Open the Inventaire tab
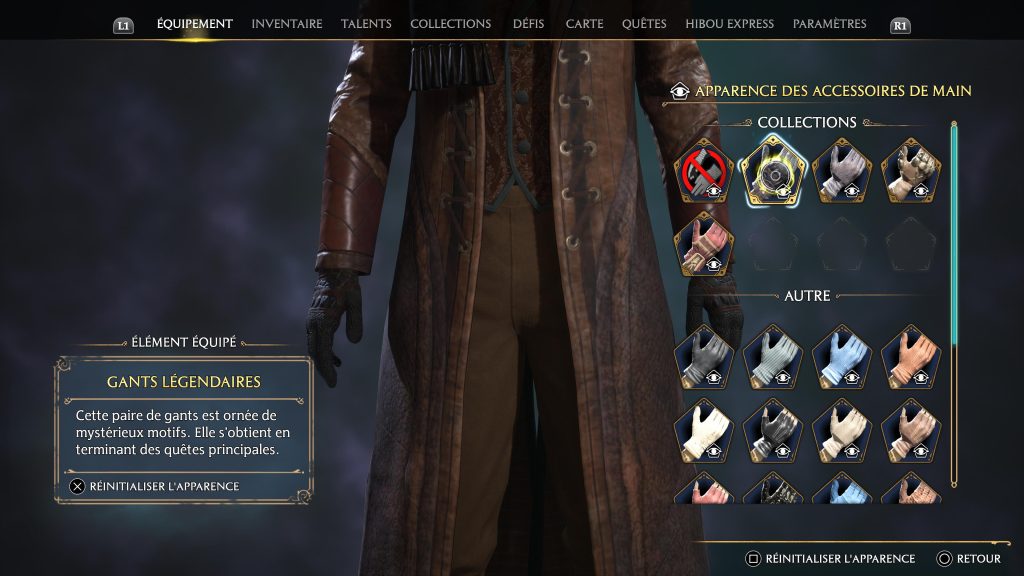Image resolution: width=1024 pixels, height=576 pixels. [x=286, y=24]
